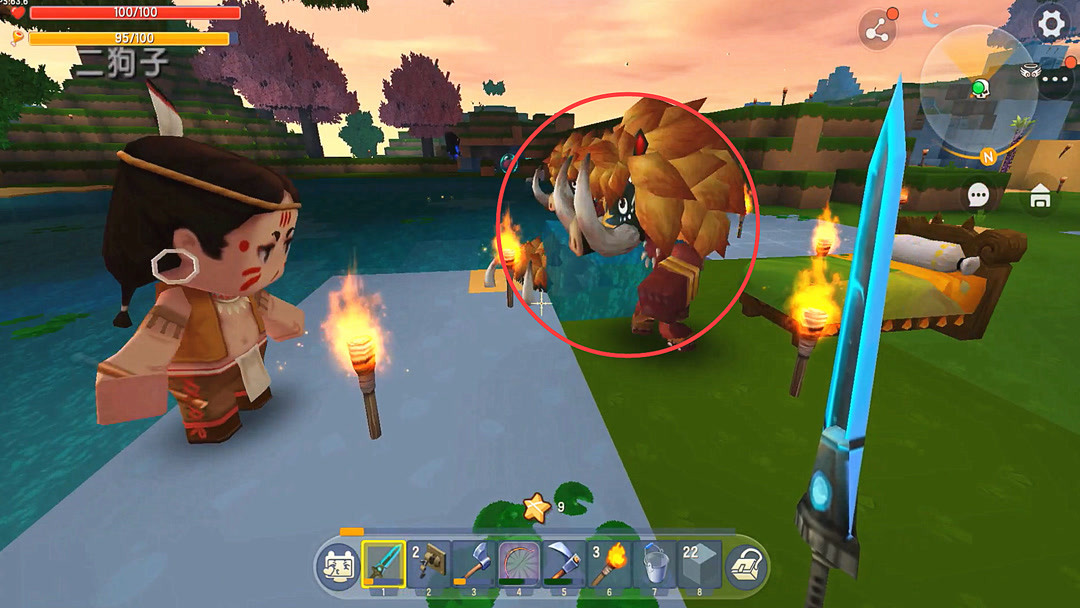Screen dimensions: 1080x608
Task: Choose the lever switch item slot
Action: click(x=428, y=564)
